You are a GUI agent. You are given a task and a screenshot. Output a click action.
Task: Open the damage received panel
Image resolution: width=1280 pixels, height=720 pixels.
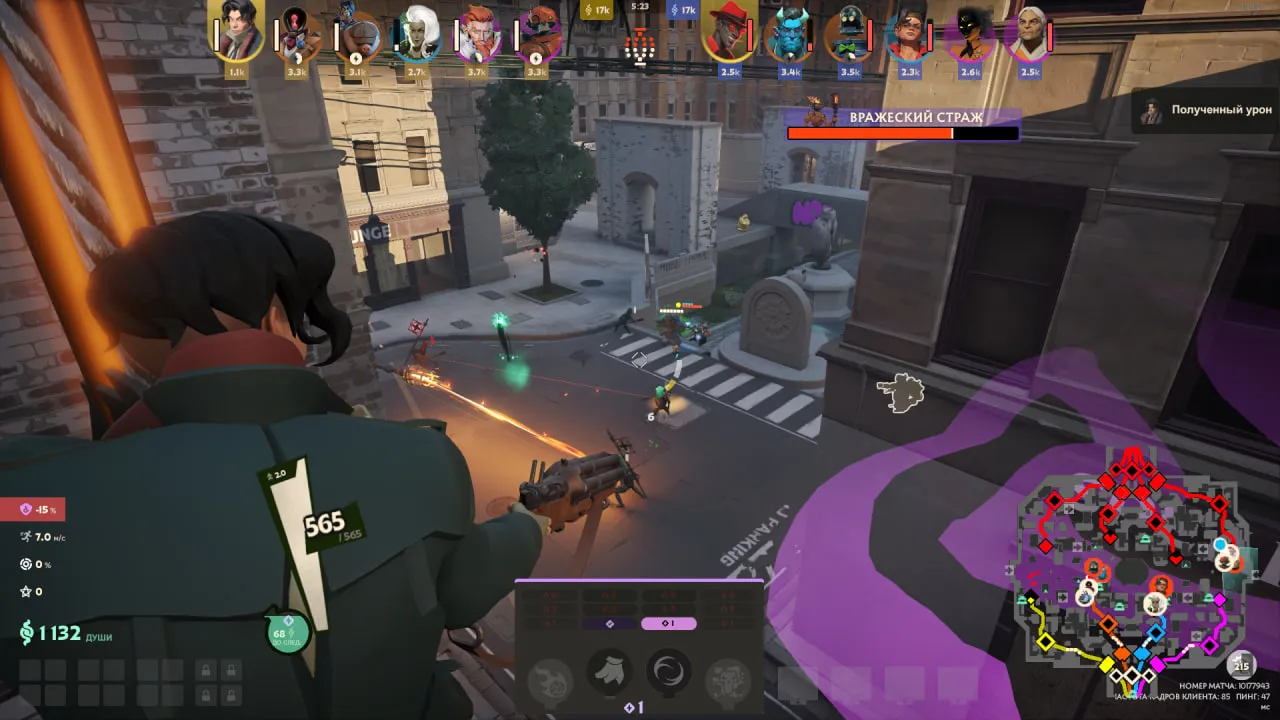(1203, 110)
